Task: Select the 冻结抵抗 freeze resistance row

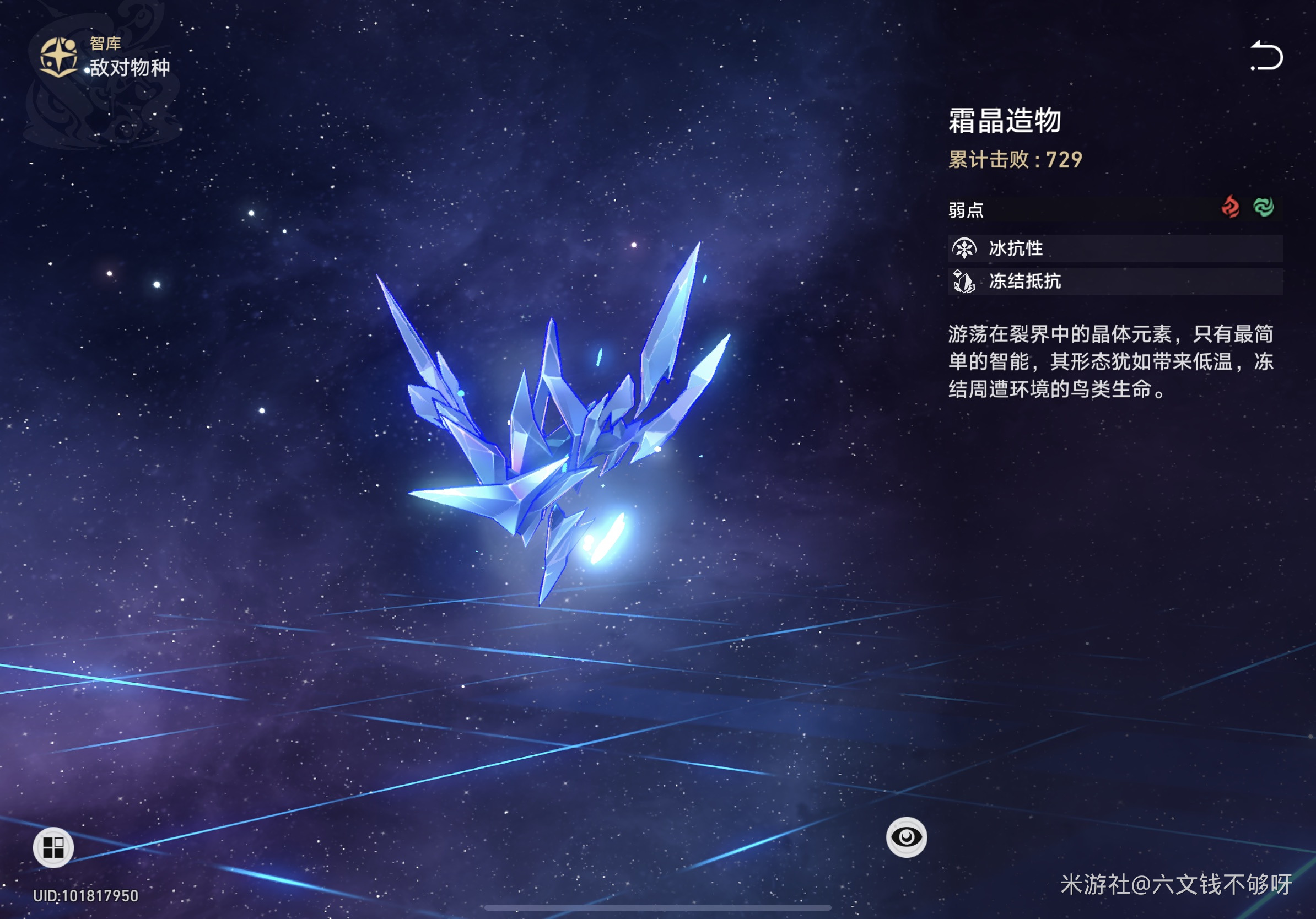Action: pos(1114,282)
